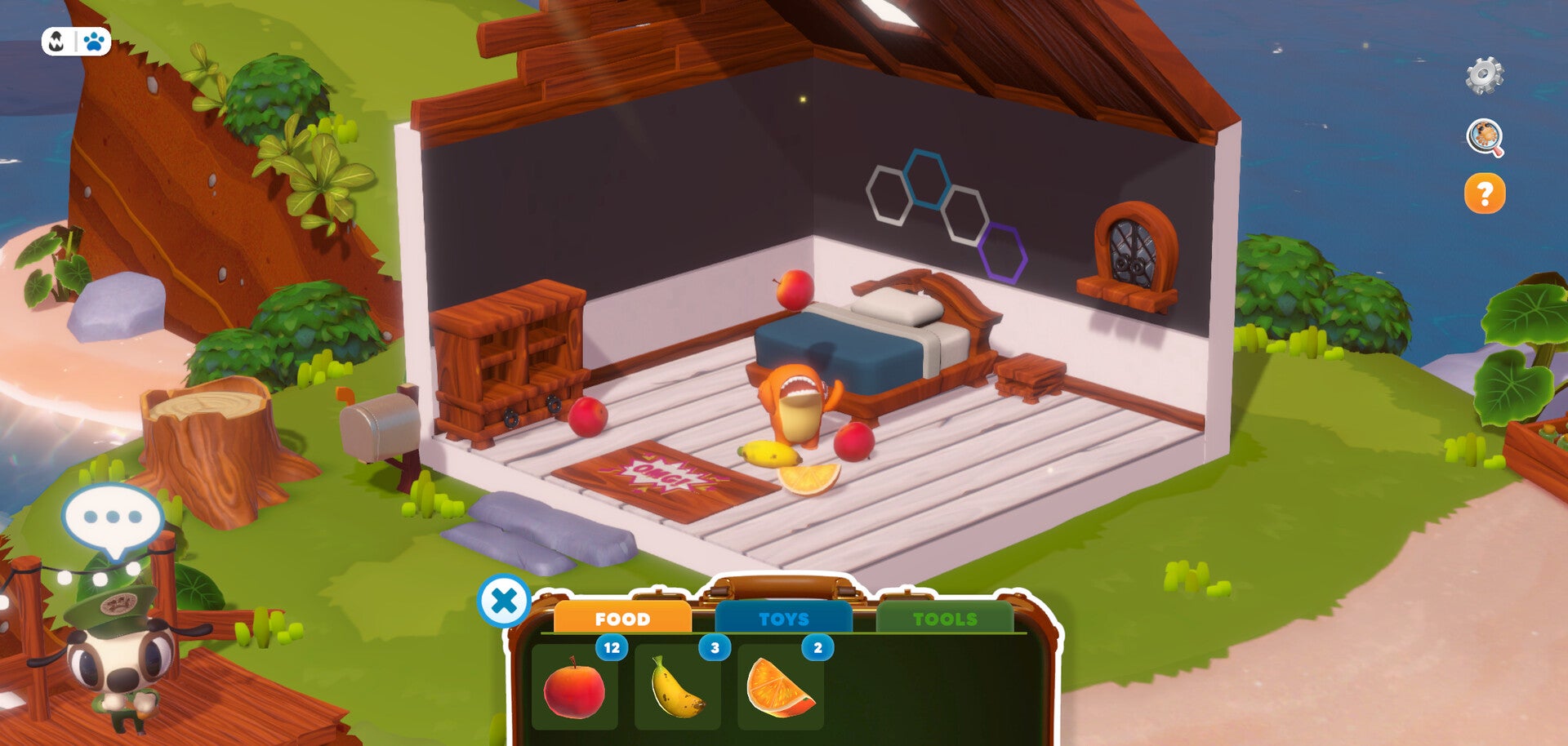Select the blue paw icon top-left
This screenshot has height=746, width=1568.
pyautogui.click(x=92, y=40)
